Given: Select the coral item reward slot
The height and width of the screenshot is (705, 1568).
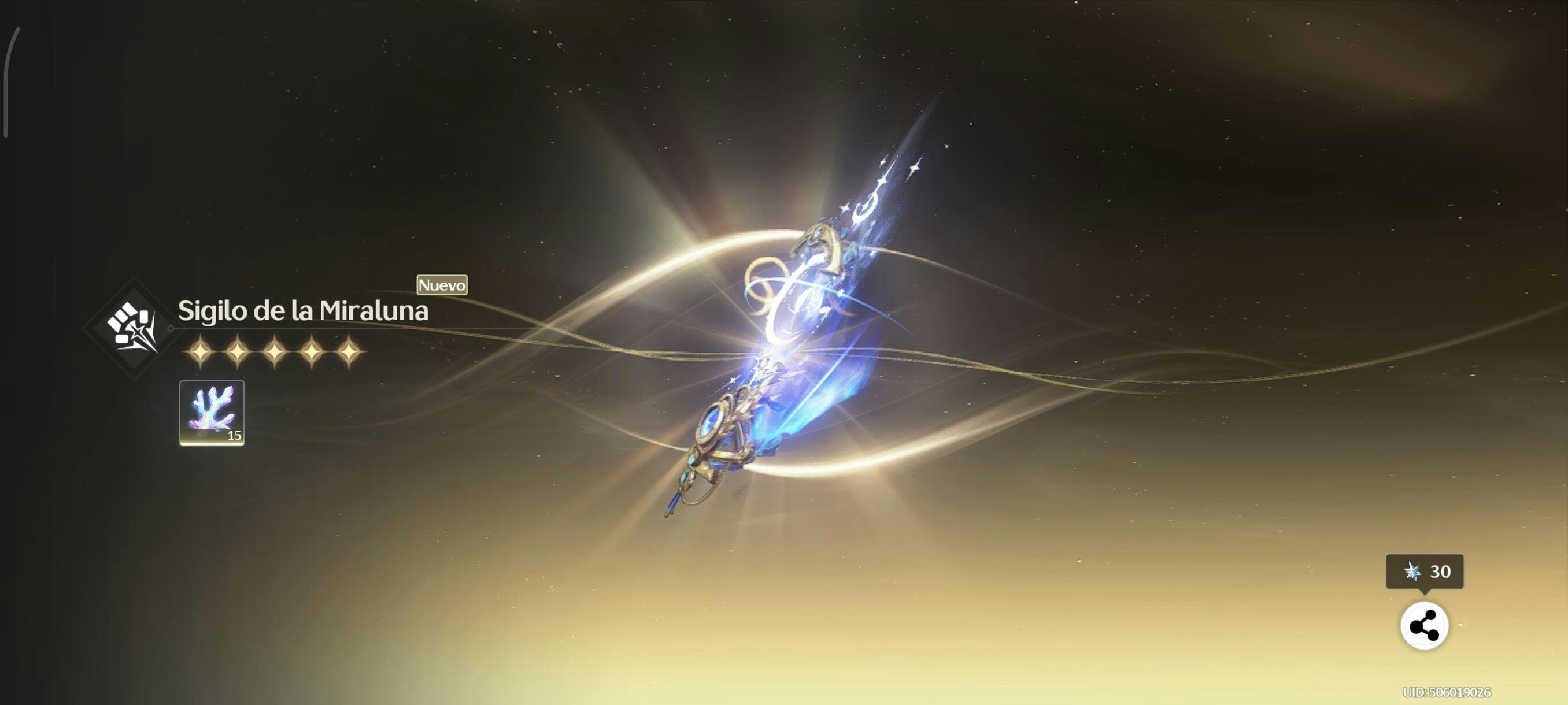Looking at the screenshot, I should pyautogui.click(x=212, y=413).
